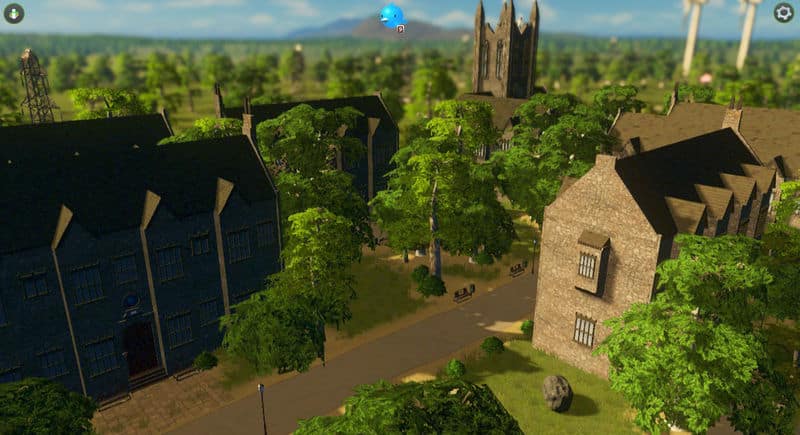Click the round down-arrow button
800x435 pixels.
[14, 13]
